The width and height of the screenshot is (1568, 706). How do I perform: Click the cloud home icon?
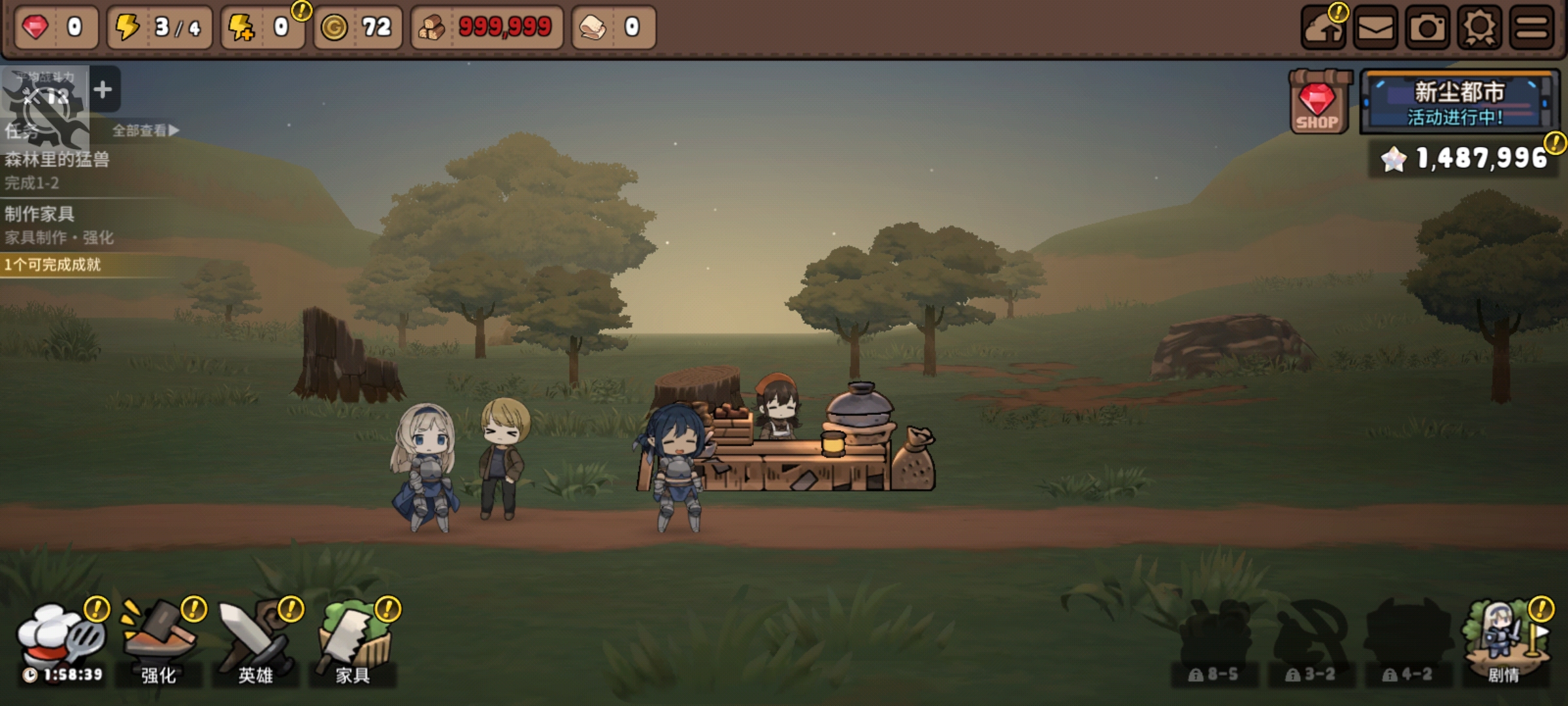1323,28
